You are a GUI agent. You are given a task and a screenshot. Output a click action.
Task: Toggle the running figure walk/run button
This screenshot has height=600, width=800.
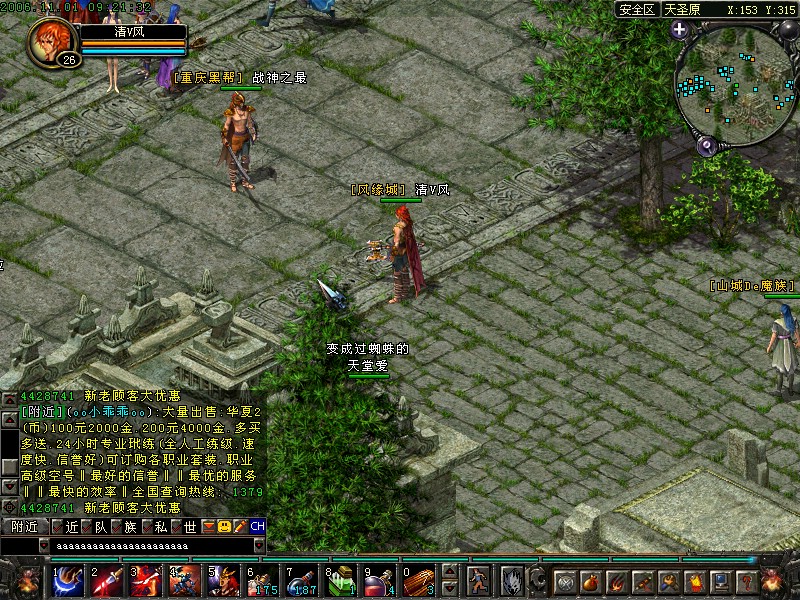click(x=479, y=580)
